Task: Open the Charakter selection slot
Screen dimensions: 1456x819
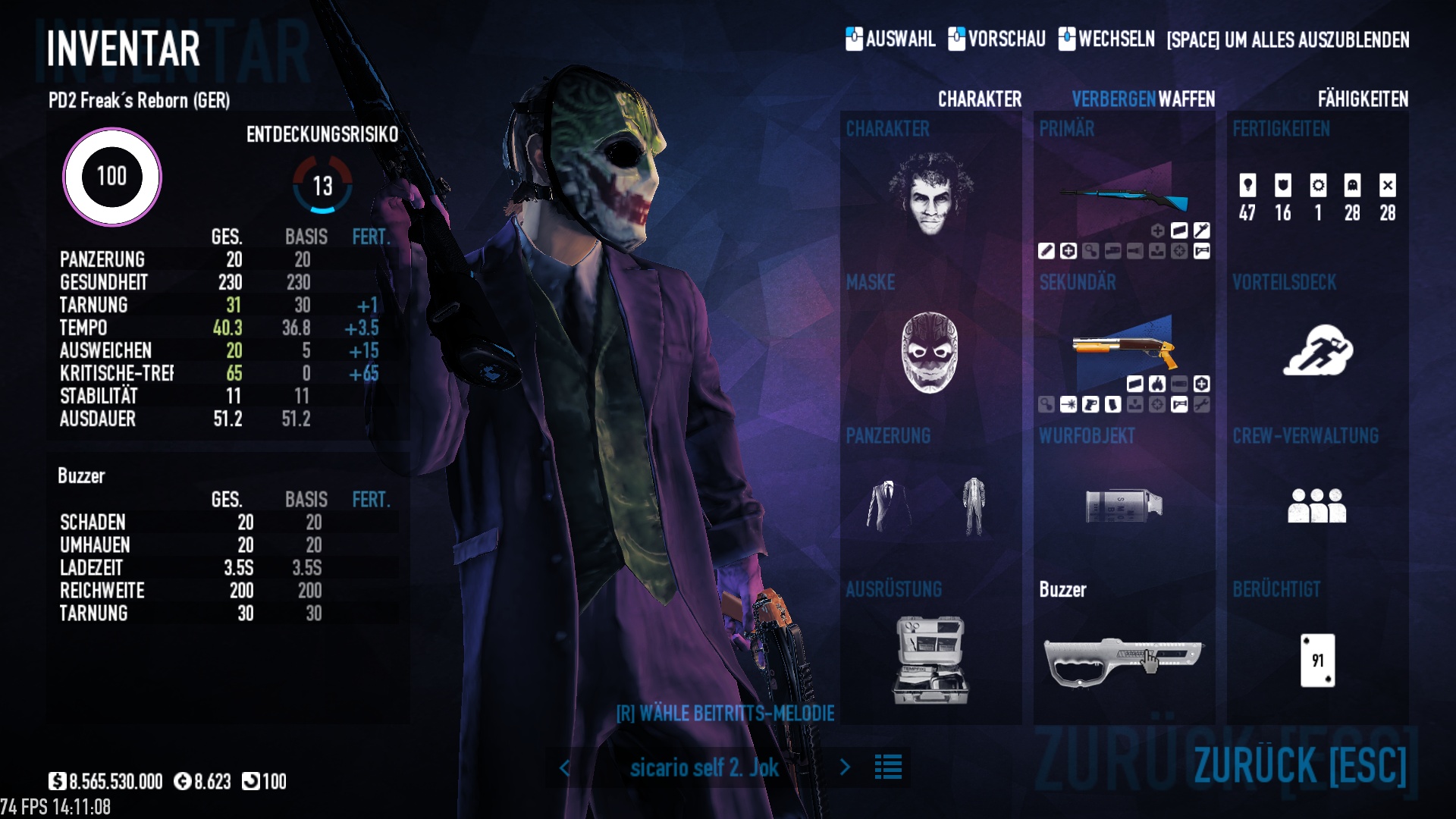Action: [930, 194]
